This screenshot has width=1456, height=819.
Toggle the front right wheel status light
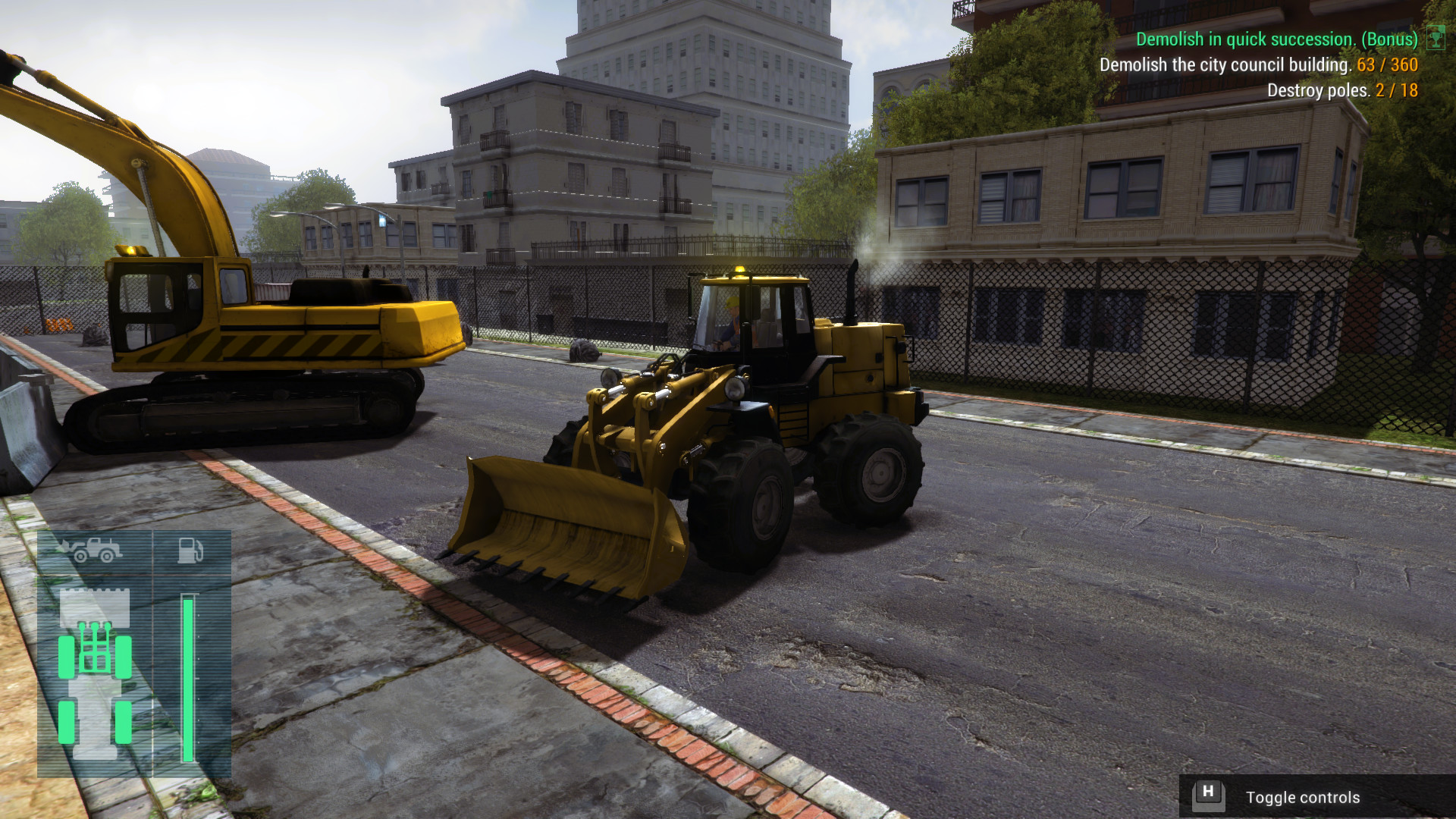pyautogui.click(x=124, y=657)
